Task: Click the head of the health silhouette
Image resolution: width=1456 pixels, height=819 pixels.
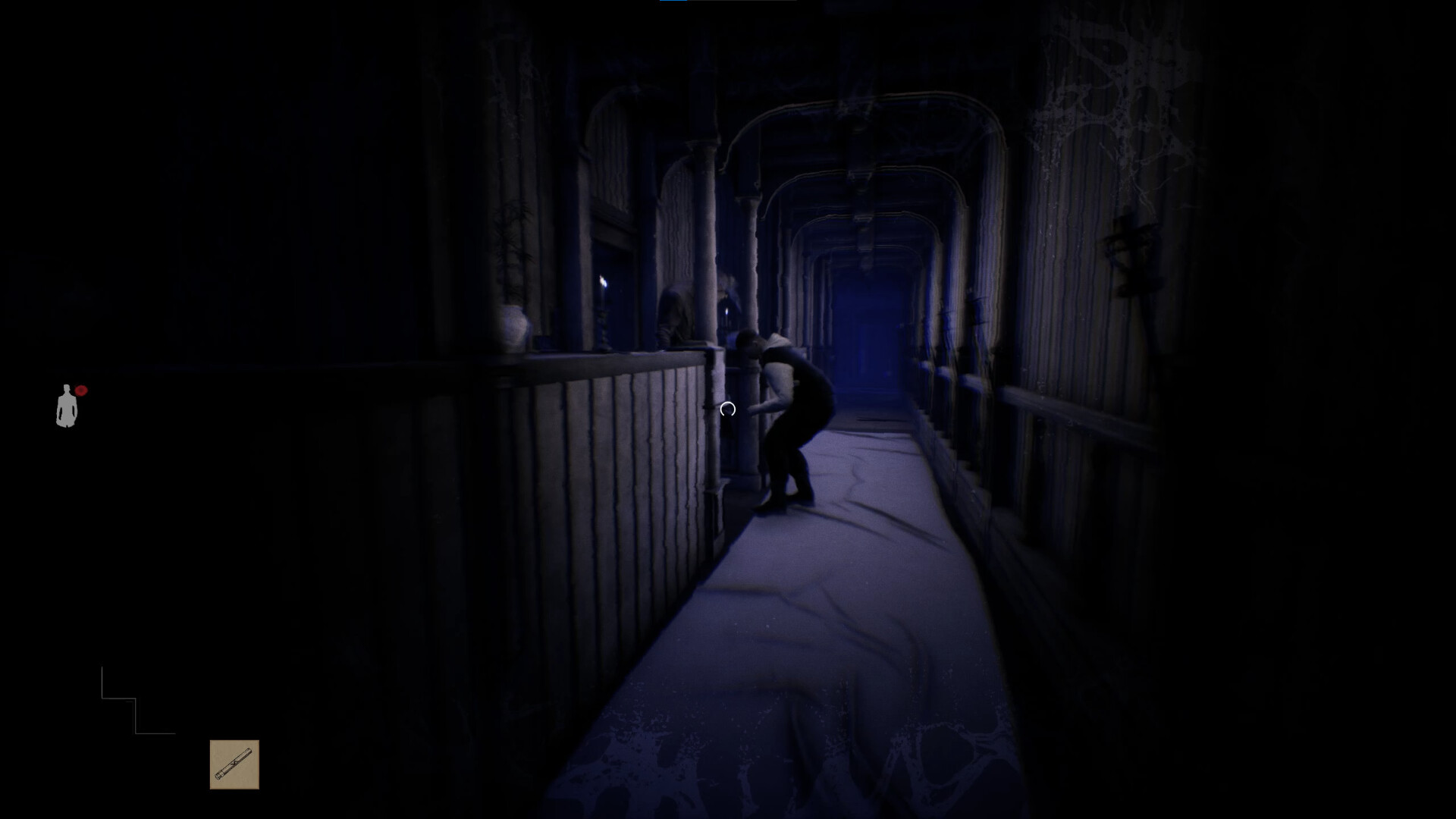Action: (67, 389)
